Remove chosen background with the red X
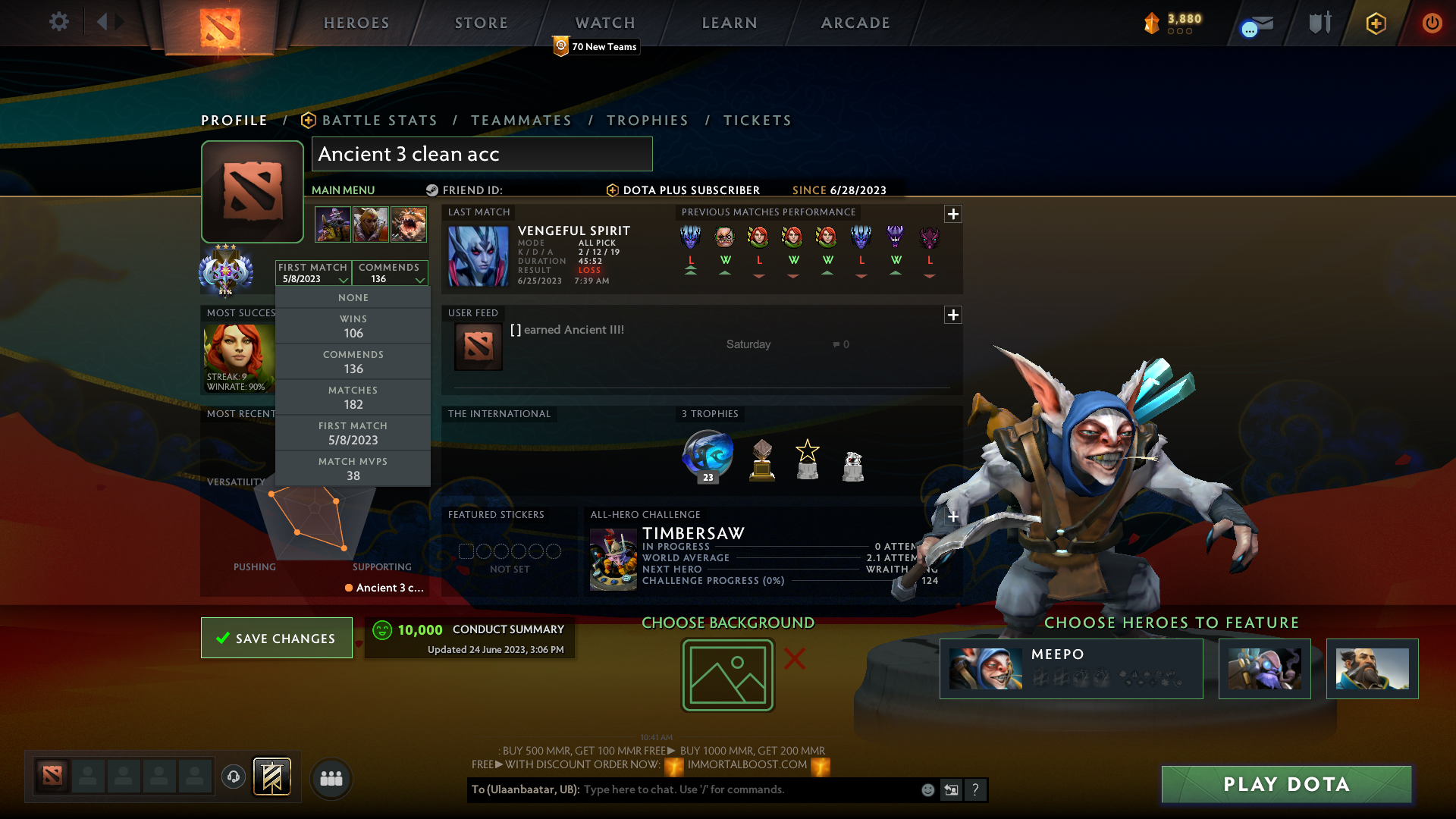1456x819 pixels. pyautogui.click(x=794, y=660)
